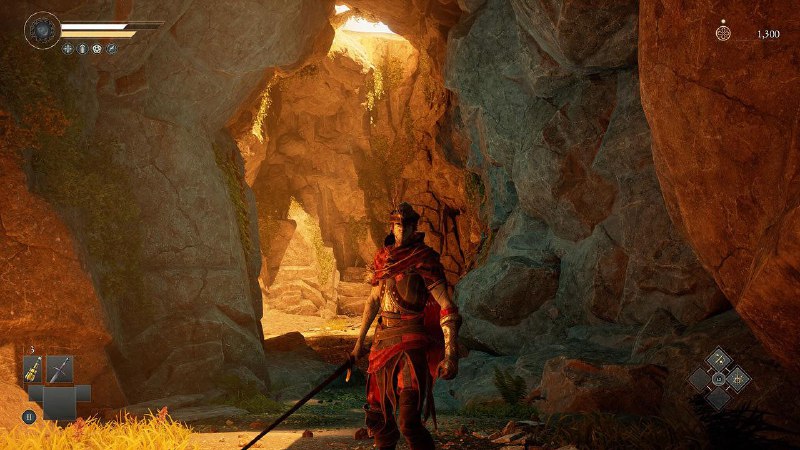Click the bottle-shaped status icon
Screen dimensions: 800x450
pos(82,48)
